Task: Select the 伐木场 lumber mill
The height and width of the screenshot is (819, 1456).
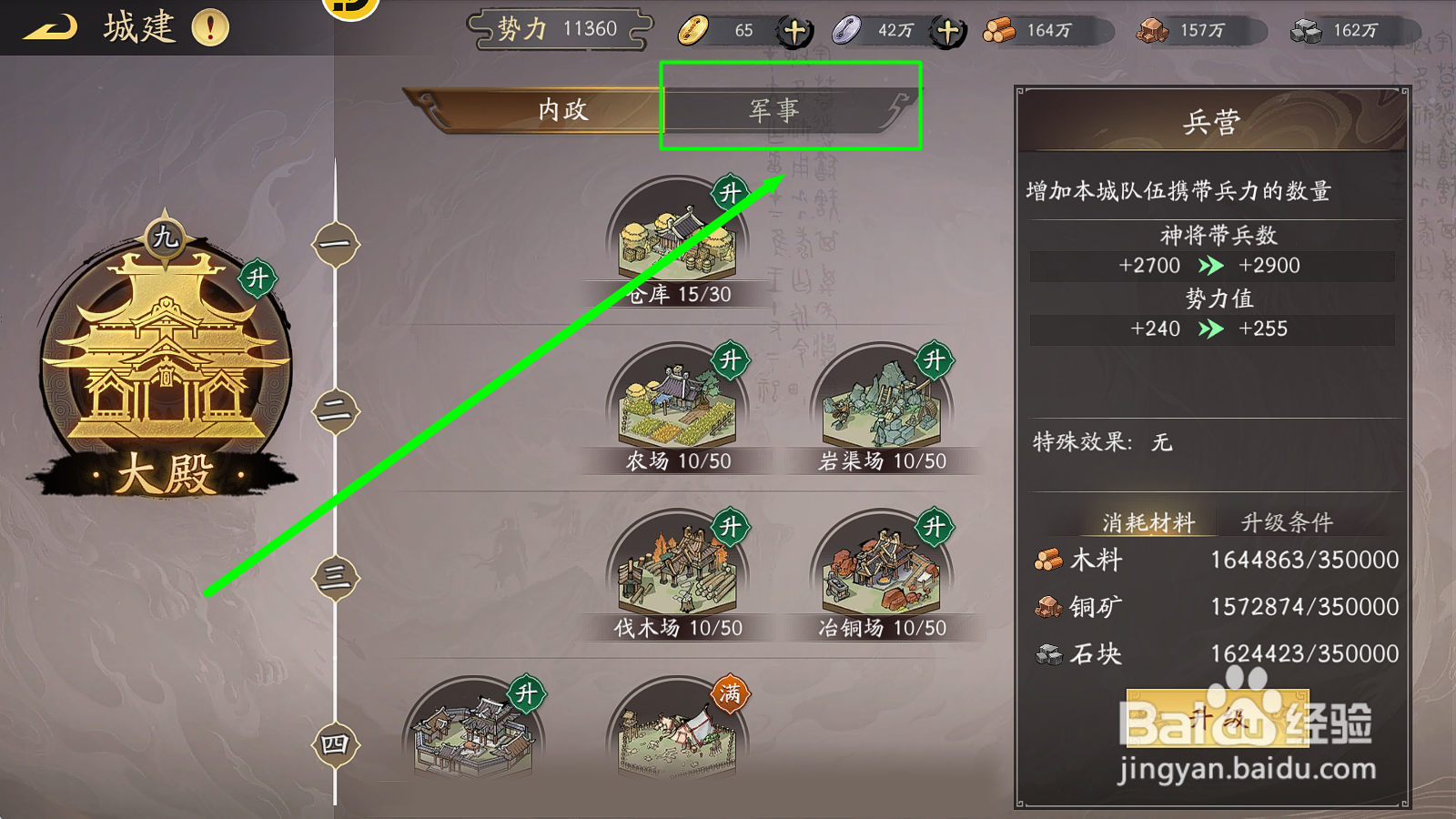Action: (678, 573)
